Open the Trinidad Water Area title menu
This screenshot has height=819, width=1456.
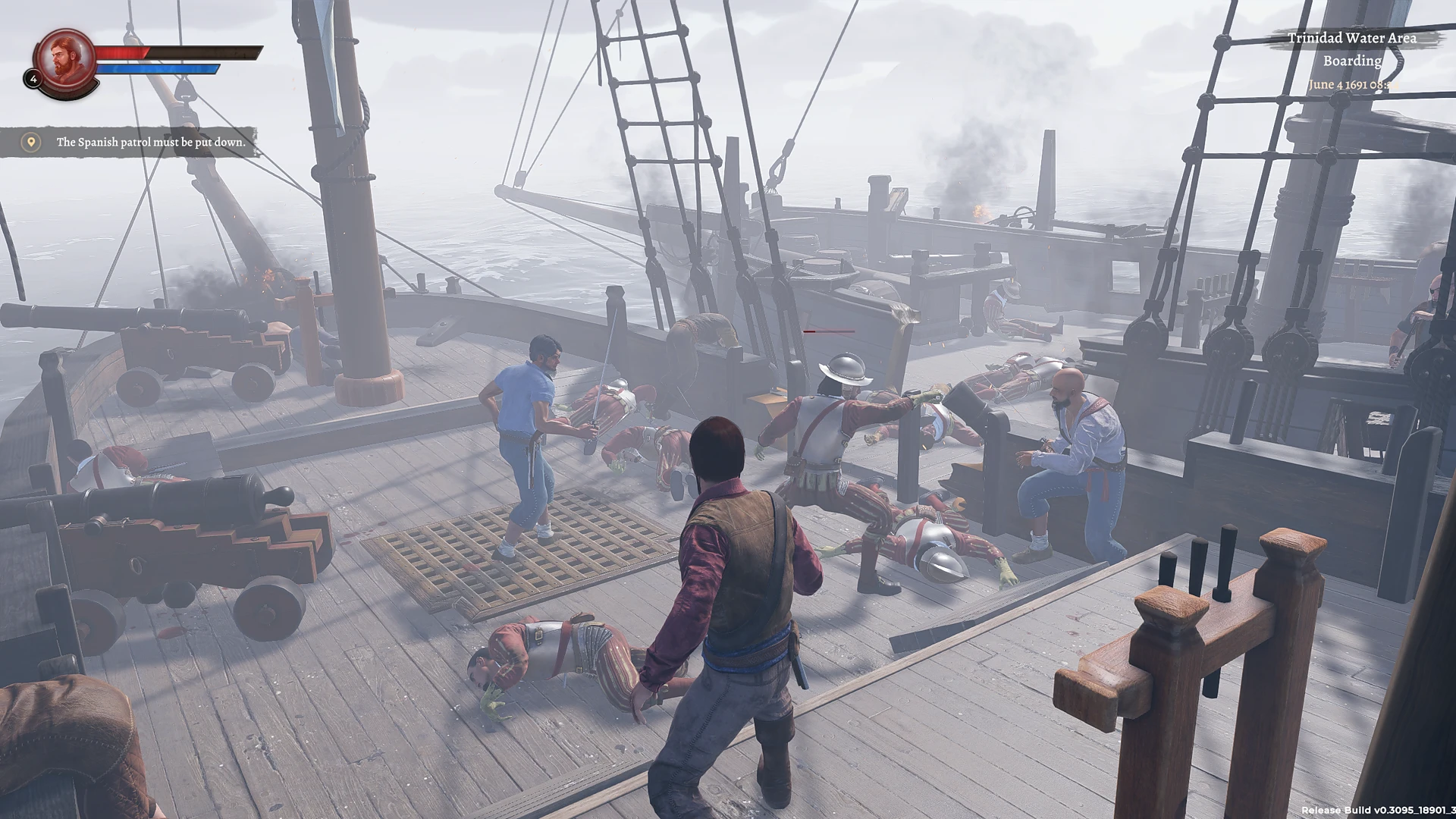pos(1351,37)
